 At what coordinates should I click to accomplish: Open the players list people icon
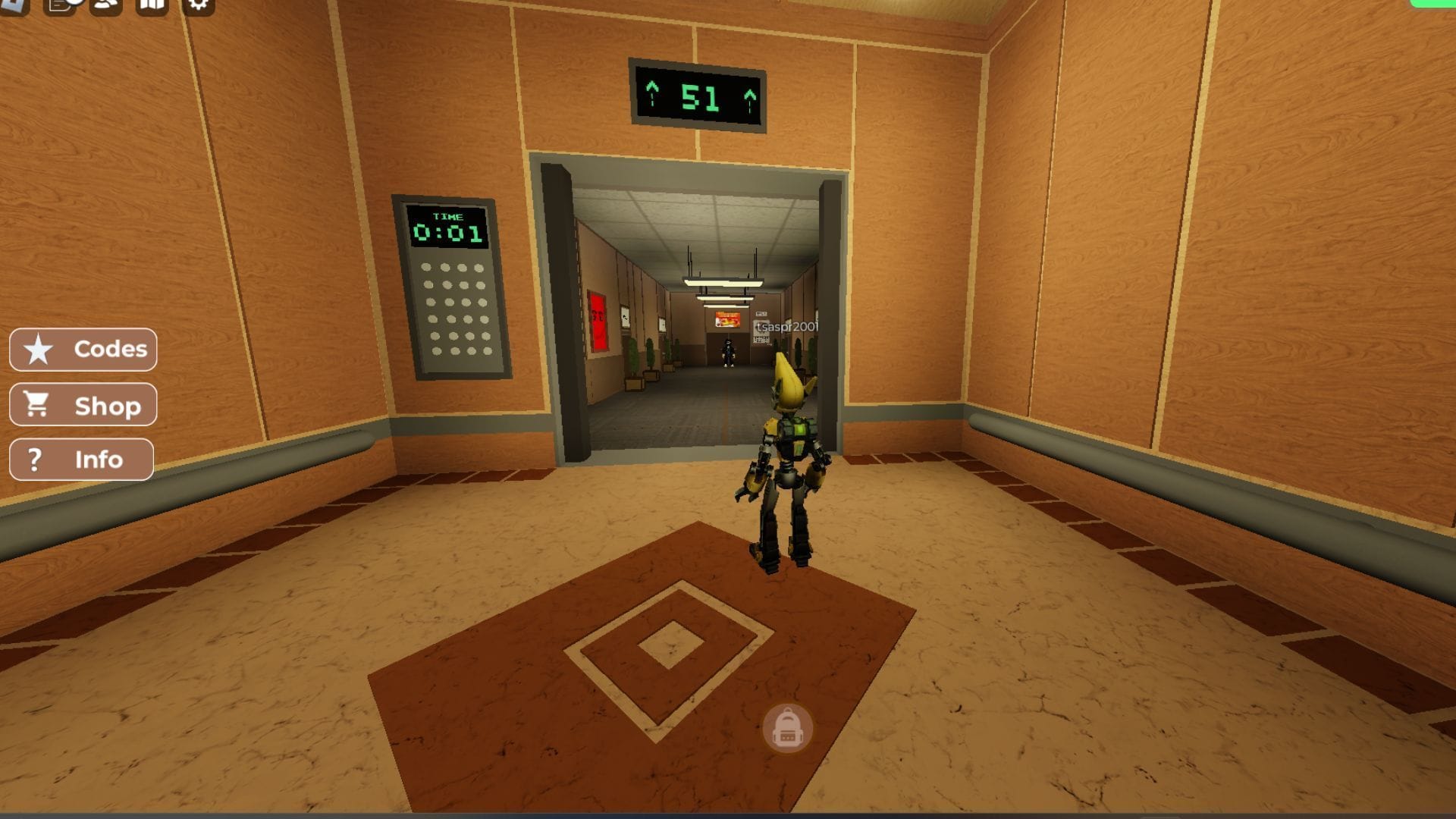(x=106, y=8)
